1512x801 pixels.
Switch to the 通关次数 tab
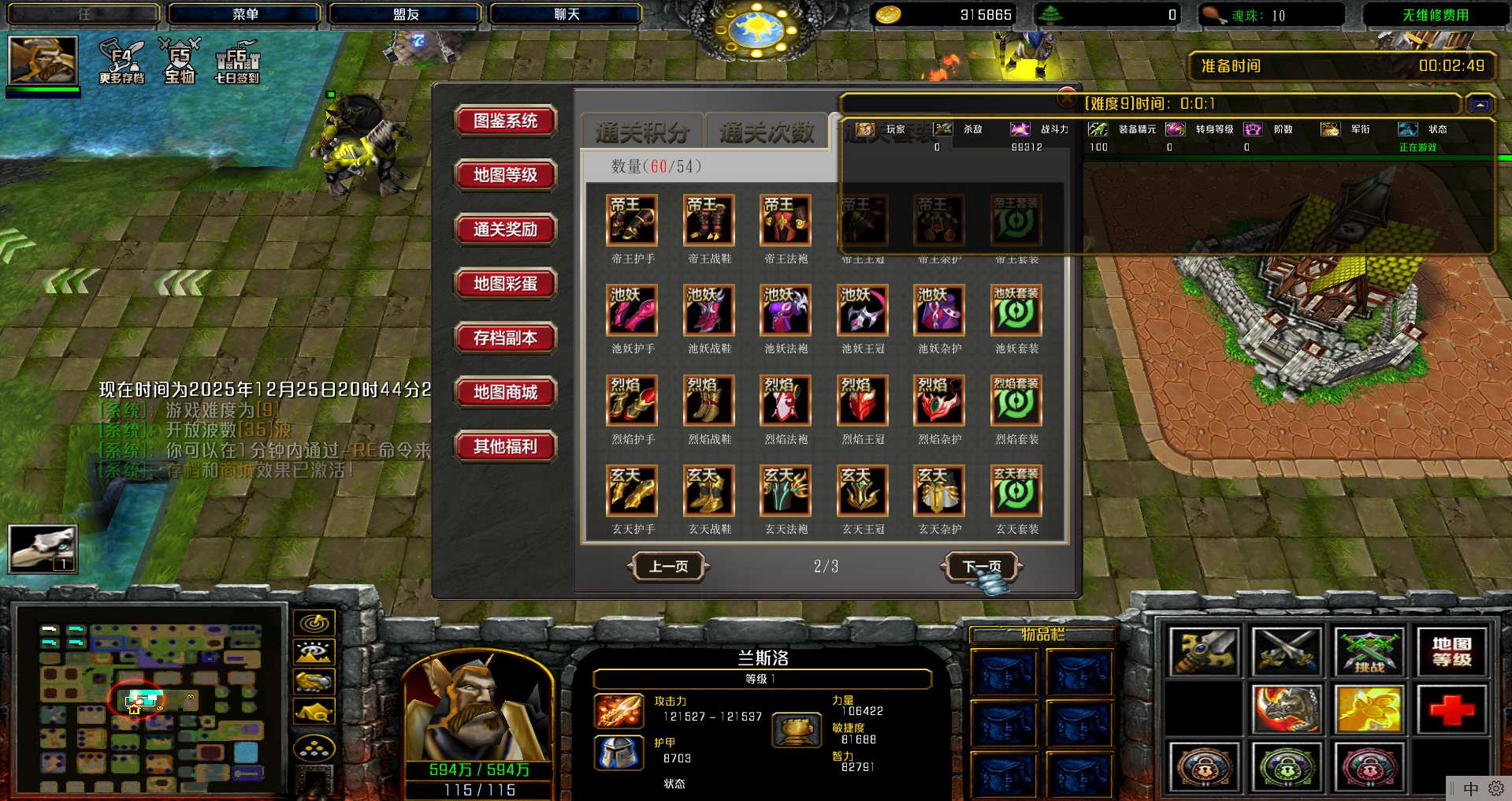(x=766, y=132)
